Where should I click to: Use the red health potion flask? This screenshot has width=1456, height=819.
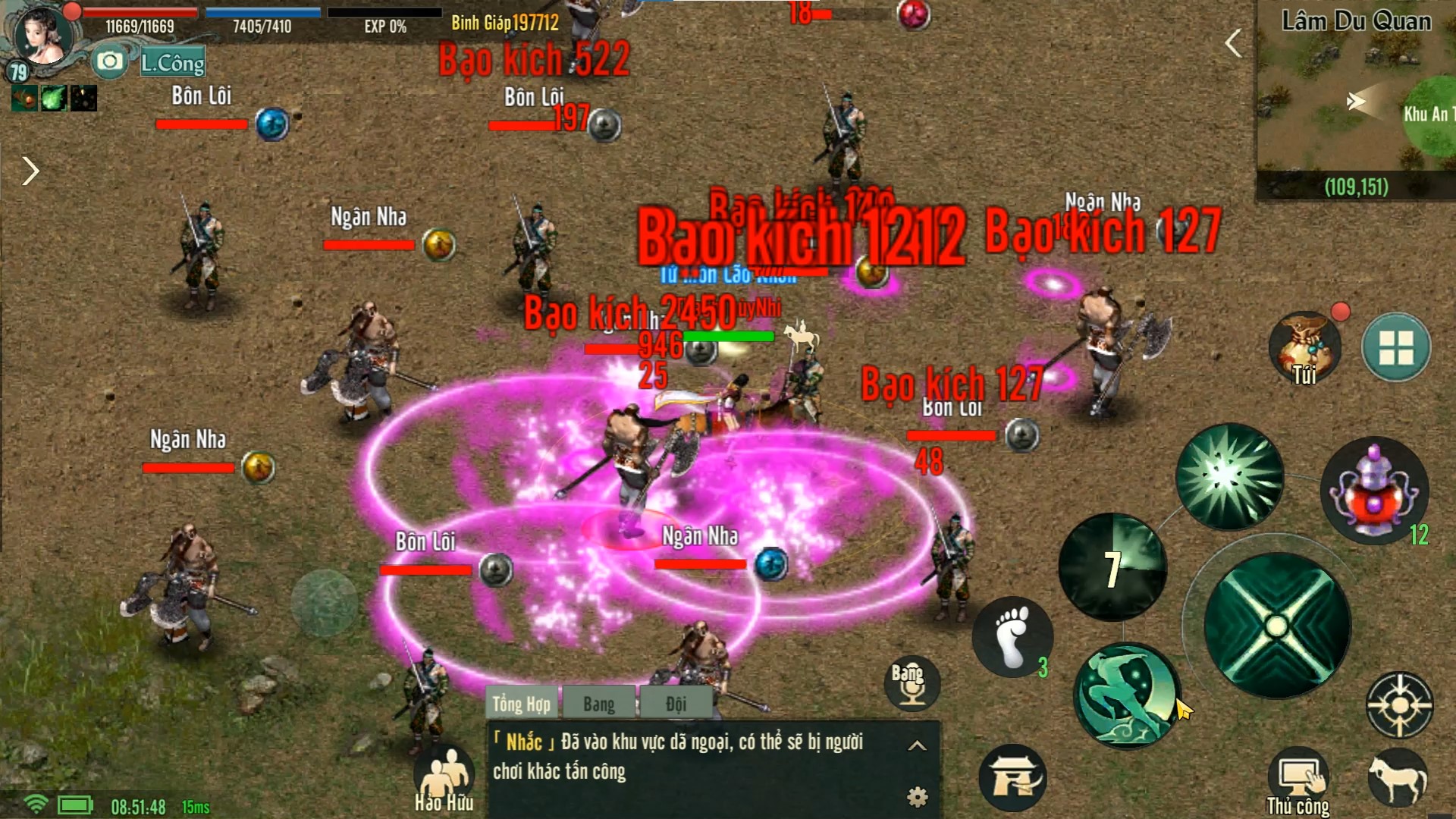click(x=1374, y=490)
